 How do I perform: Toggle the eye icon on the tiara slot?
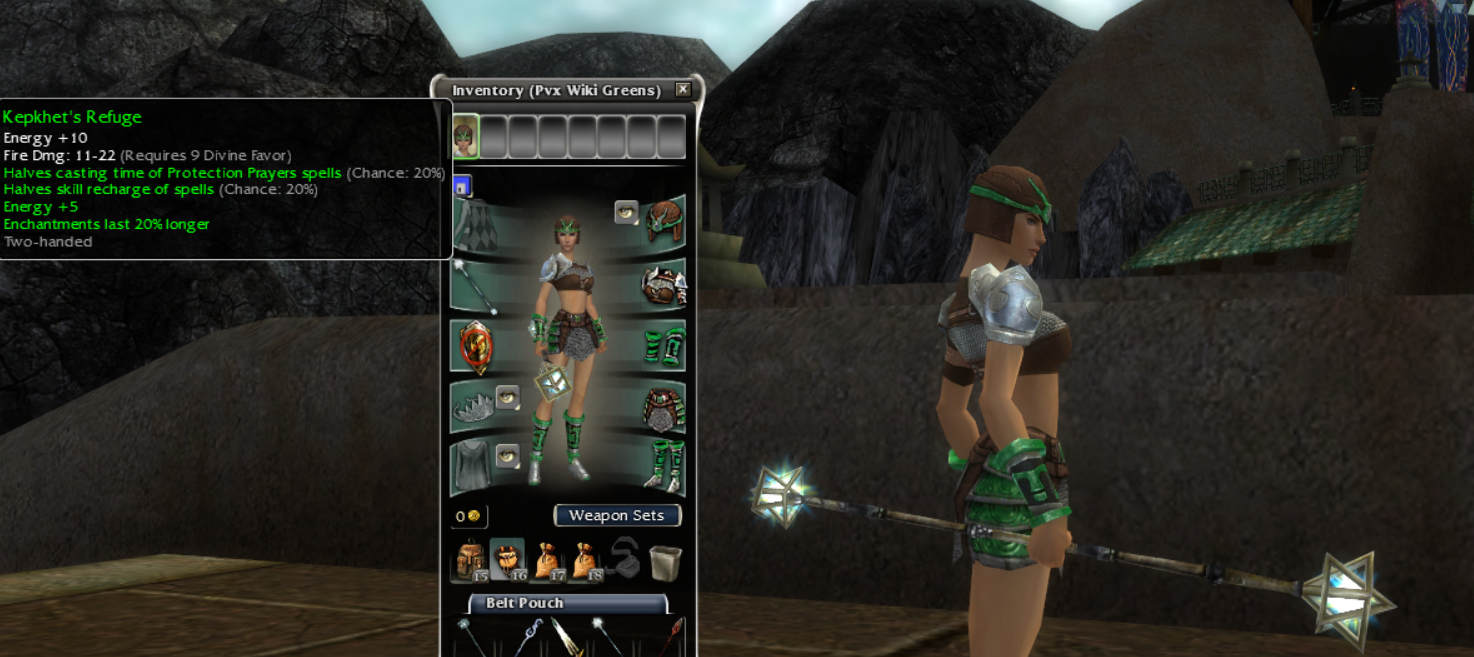point(507,397)
